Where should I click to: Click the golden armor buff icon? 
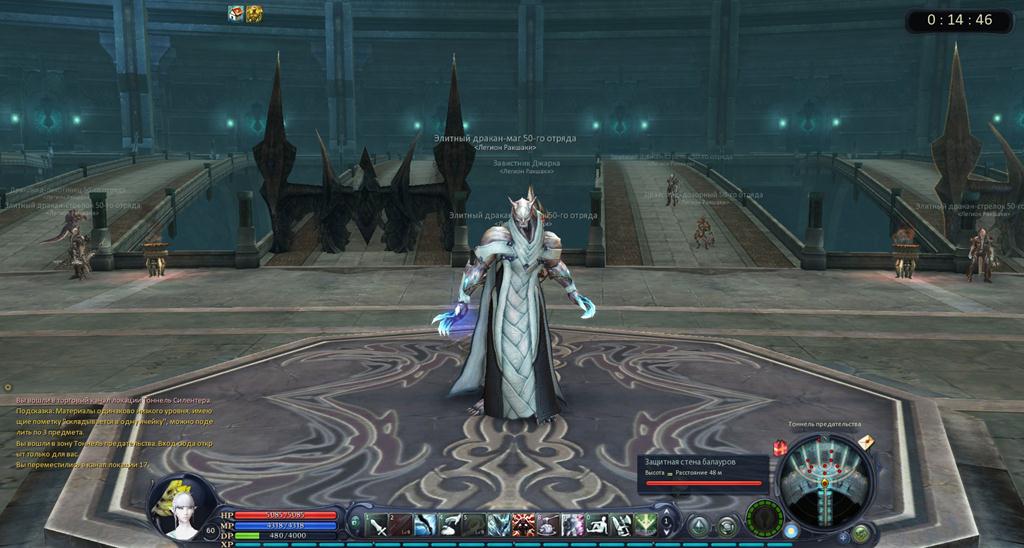pyautogui.click(x=255, y=13)
